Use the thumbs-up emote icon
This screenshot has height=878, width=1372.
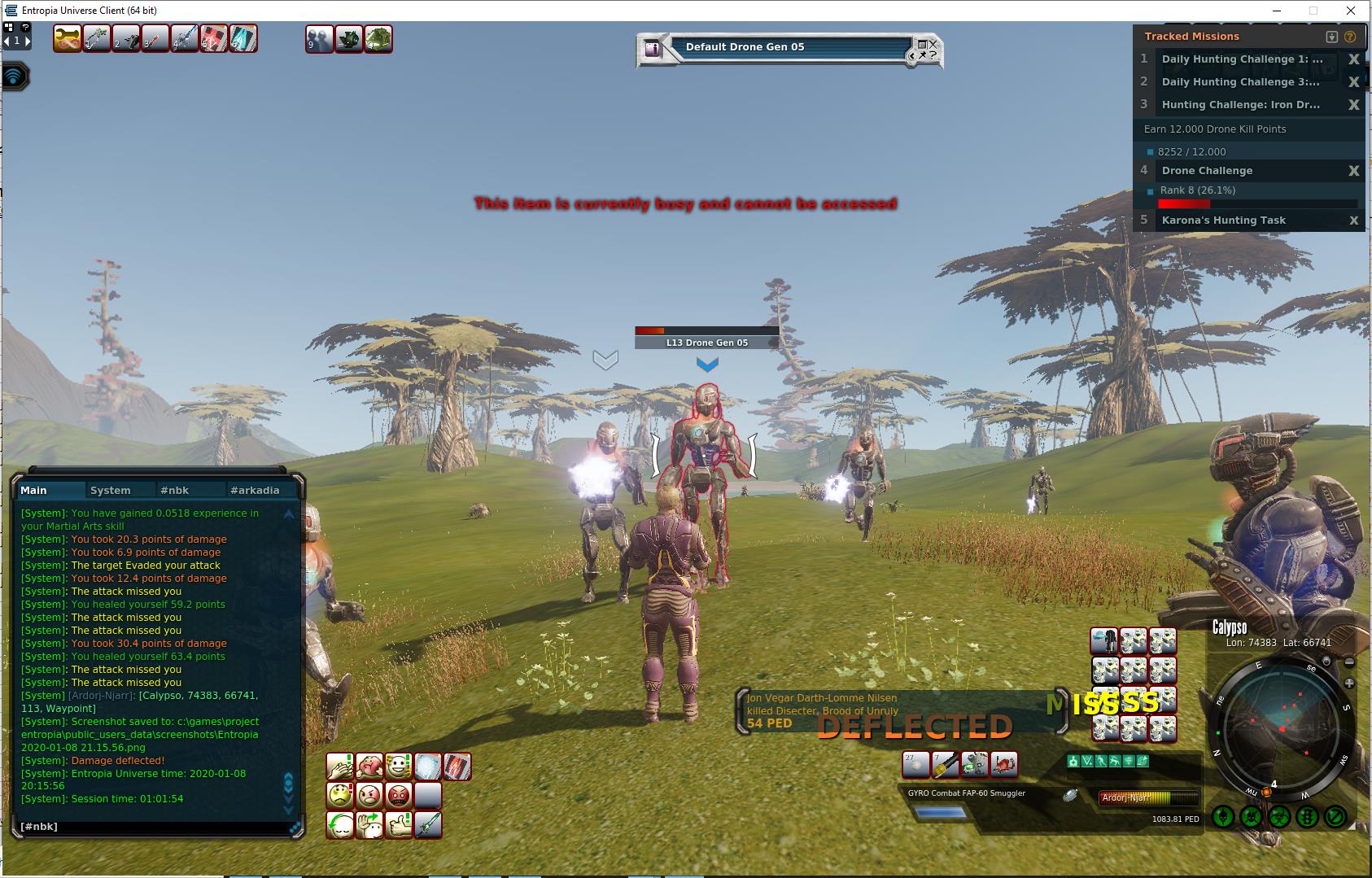tap(399, 824)
